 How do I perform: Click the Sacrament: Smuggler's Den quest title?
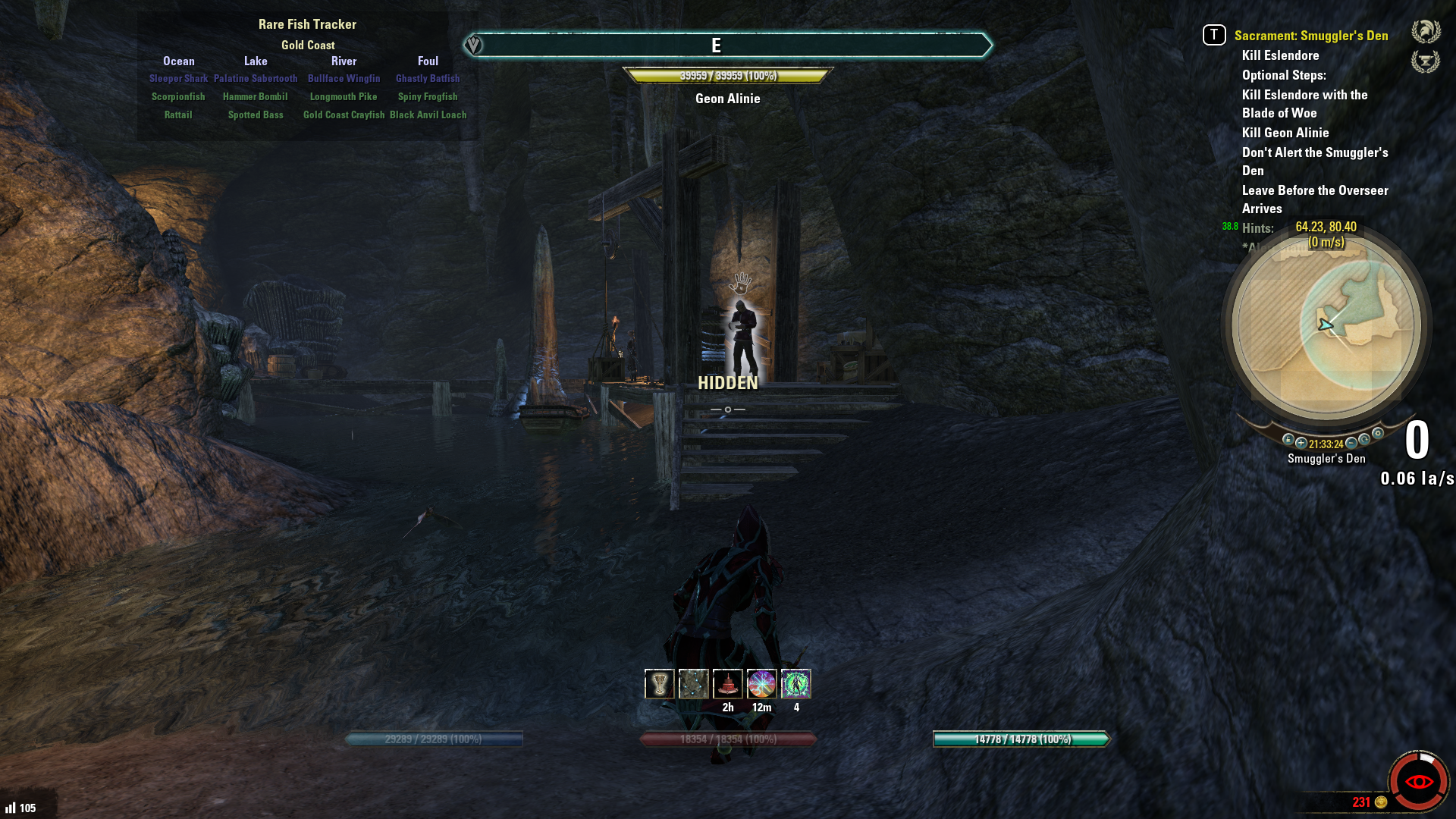pyautogui.click(x=1310, y=36)
